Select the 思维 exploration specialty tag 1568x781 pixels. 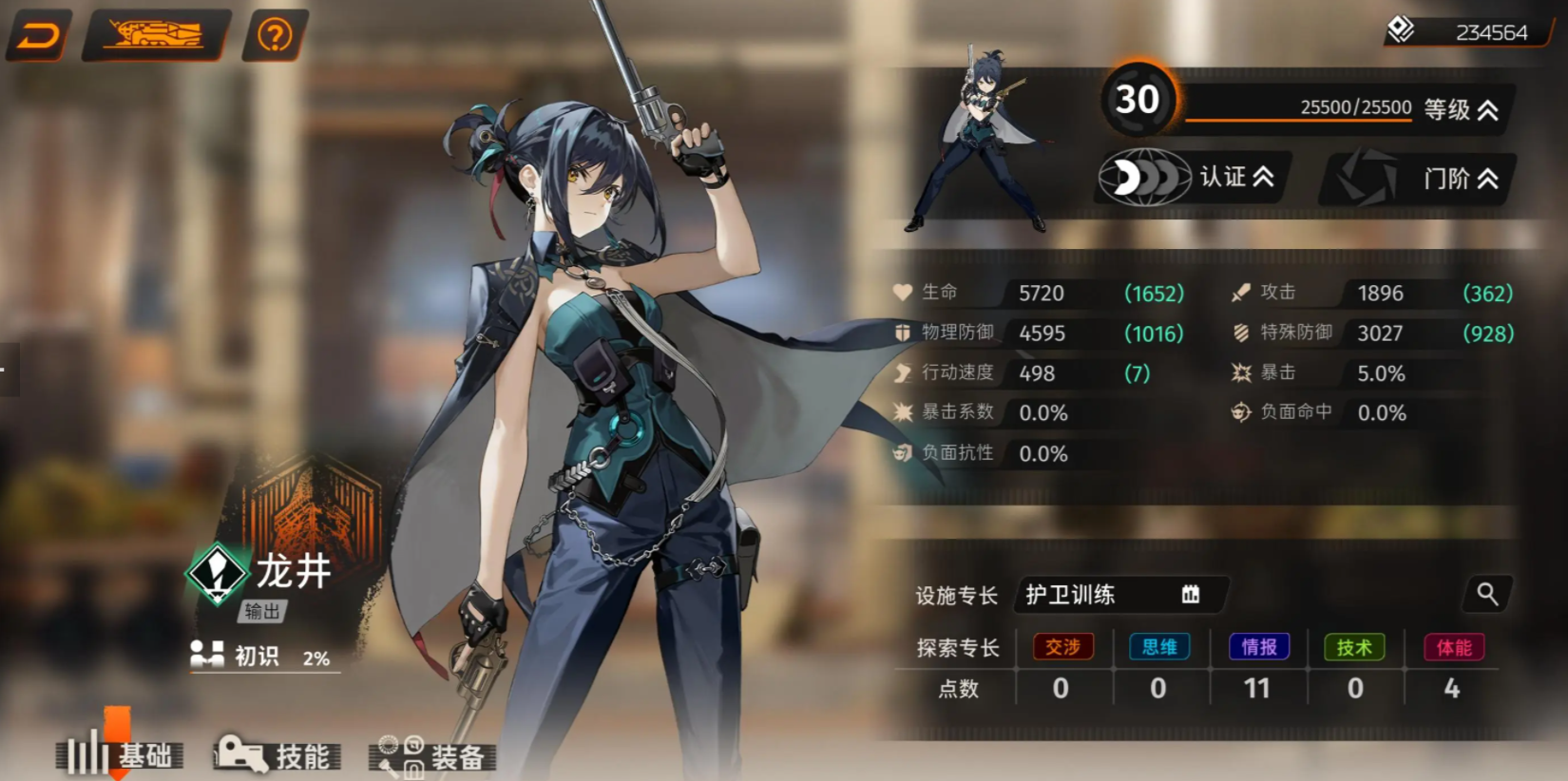coord(1159,647)
